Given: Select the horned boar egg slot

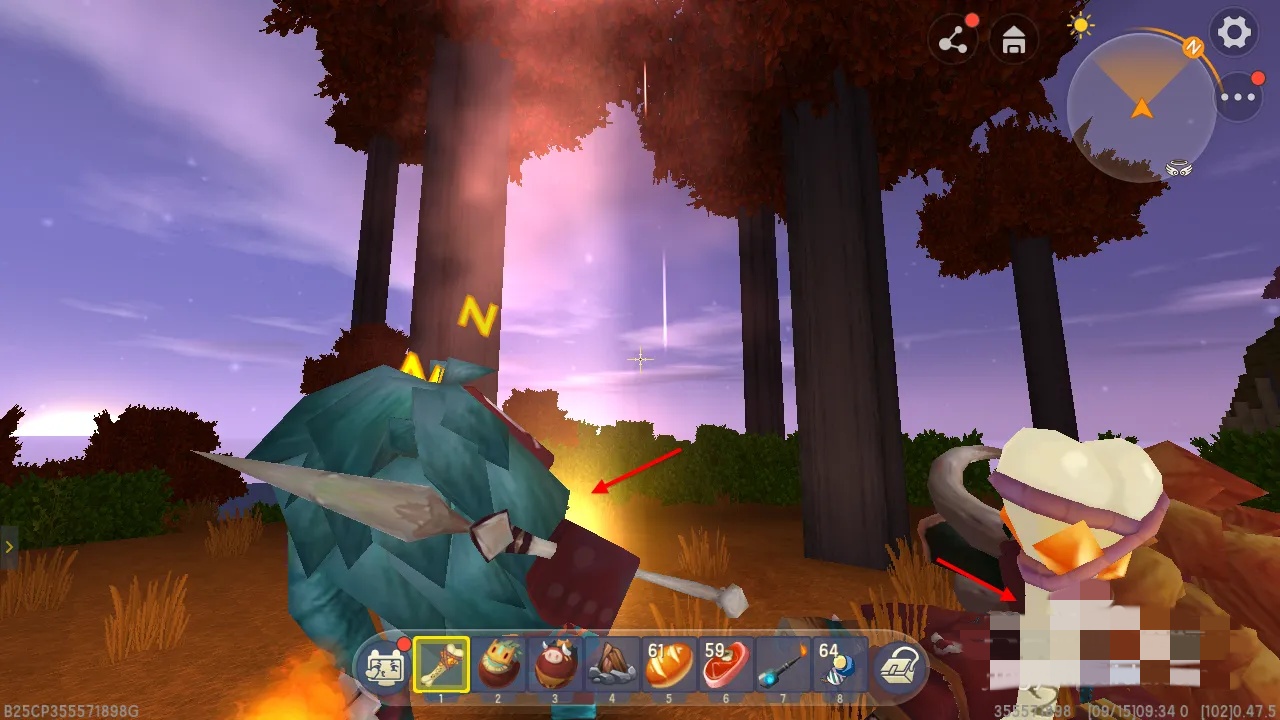Looking at the screenshot, I should 555,665.
